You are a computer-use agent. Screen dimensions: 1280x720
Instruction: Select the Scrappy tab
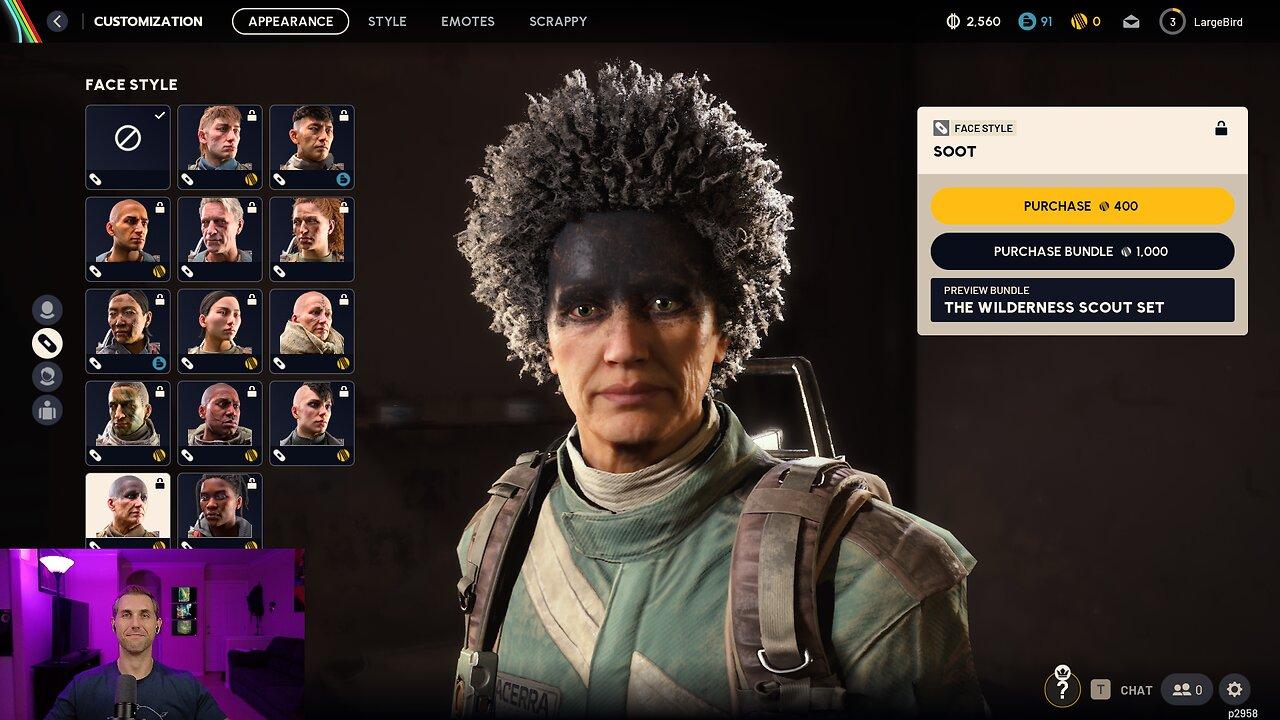(x=558, y=21)
